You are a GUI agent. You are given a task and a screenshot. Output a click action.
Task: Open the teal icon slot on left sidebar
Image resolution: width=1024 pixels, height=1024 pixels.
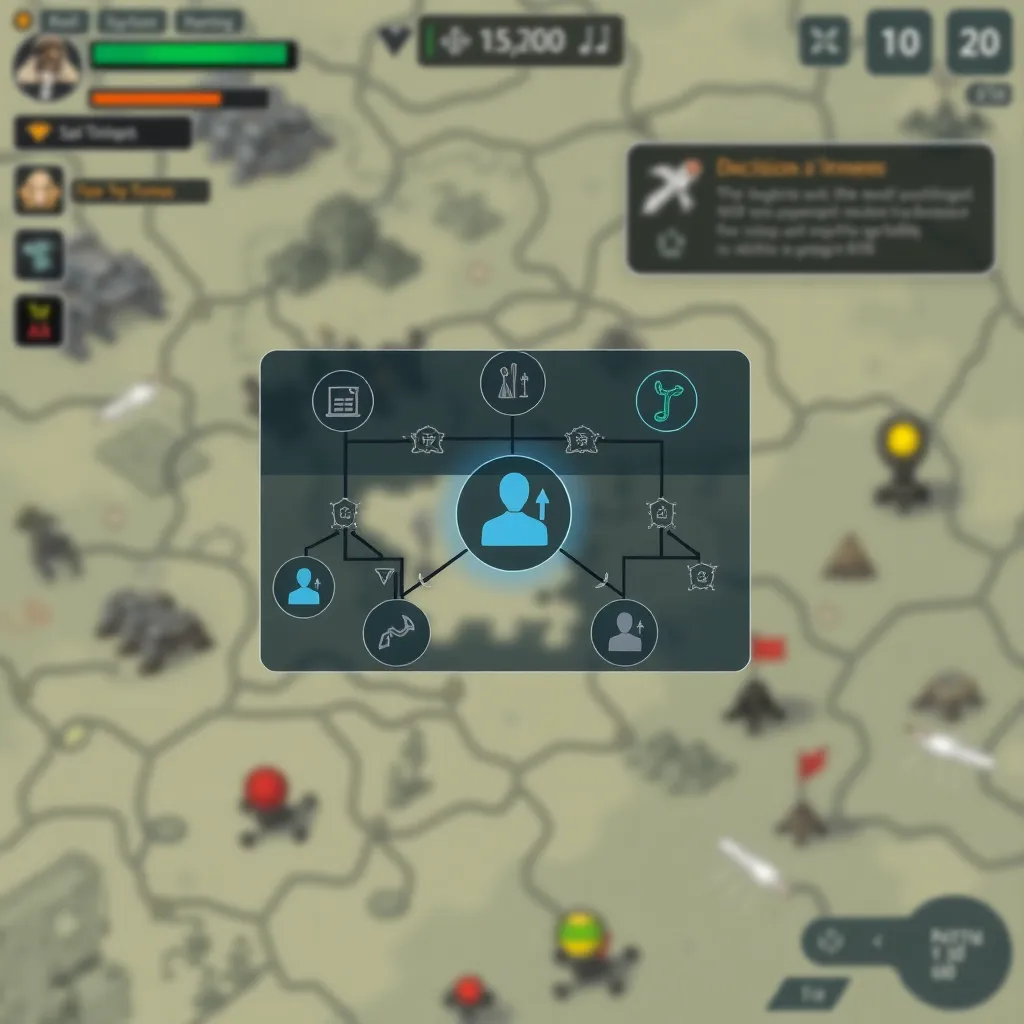pyautogui.click(x=39, y=254)
